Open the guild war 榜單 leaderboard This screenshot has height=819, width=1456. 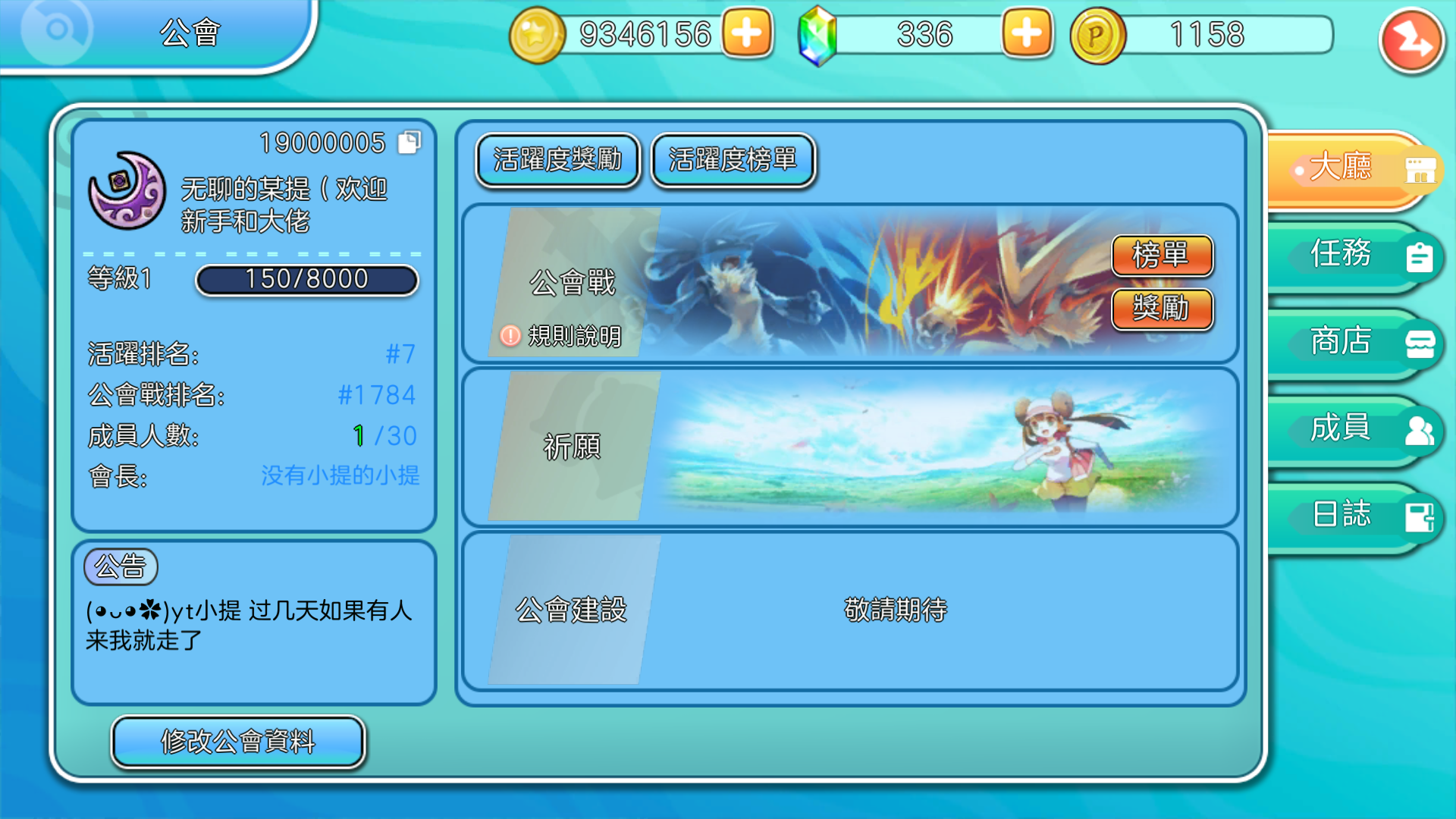point(1163,256)
